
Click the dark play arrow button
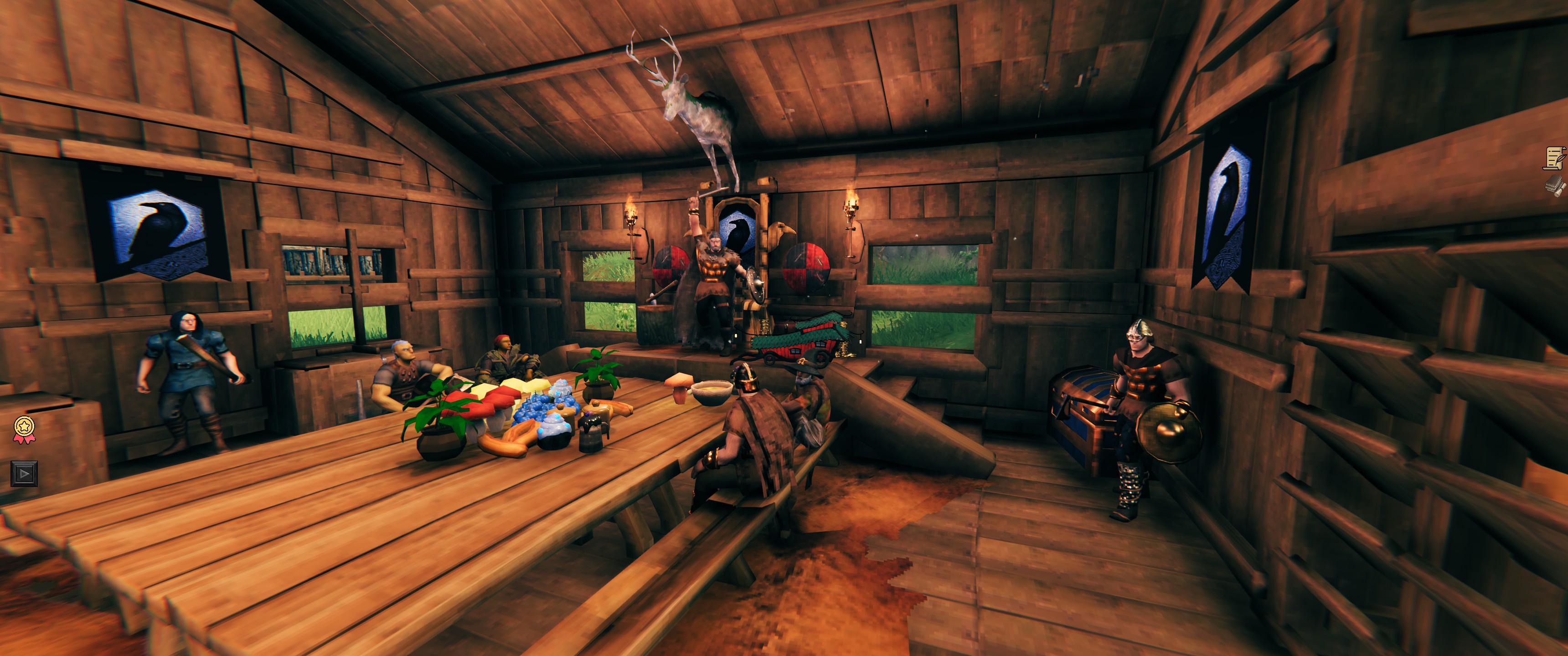point(24,473)
